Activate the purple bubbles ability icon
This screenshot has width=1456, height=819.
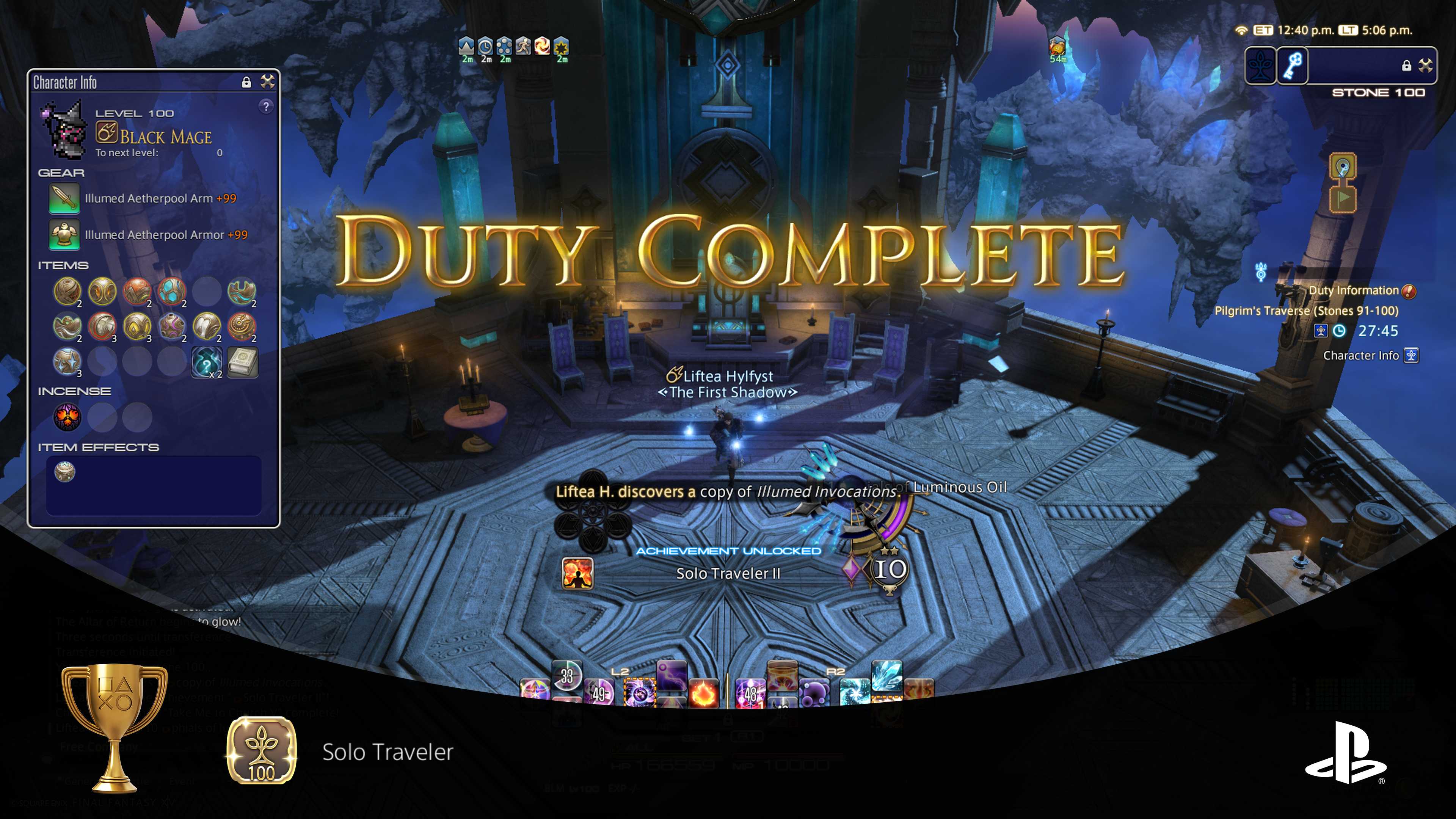click(x=815, y=693)
